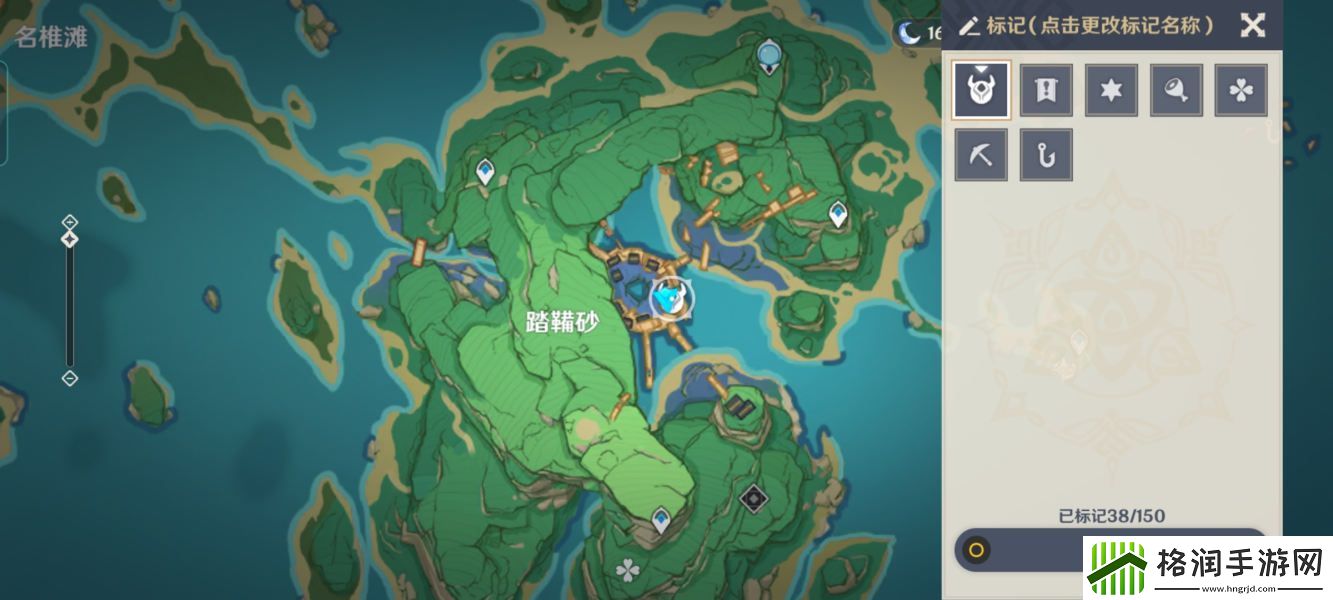Select the Statue of the Seven map marker

[x=768, y=54]
